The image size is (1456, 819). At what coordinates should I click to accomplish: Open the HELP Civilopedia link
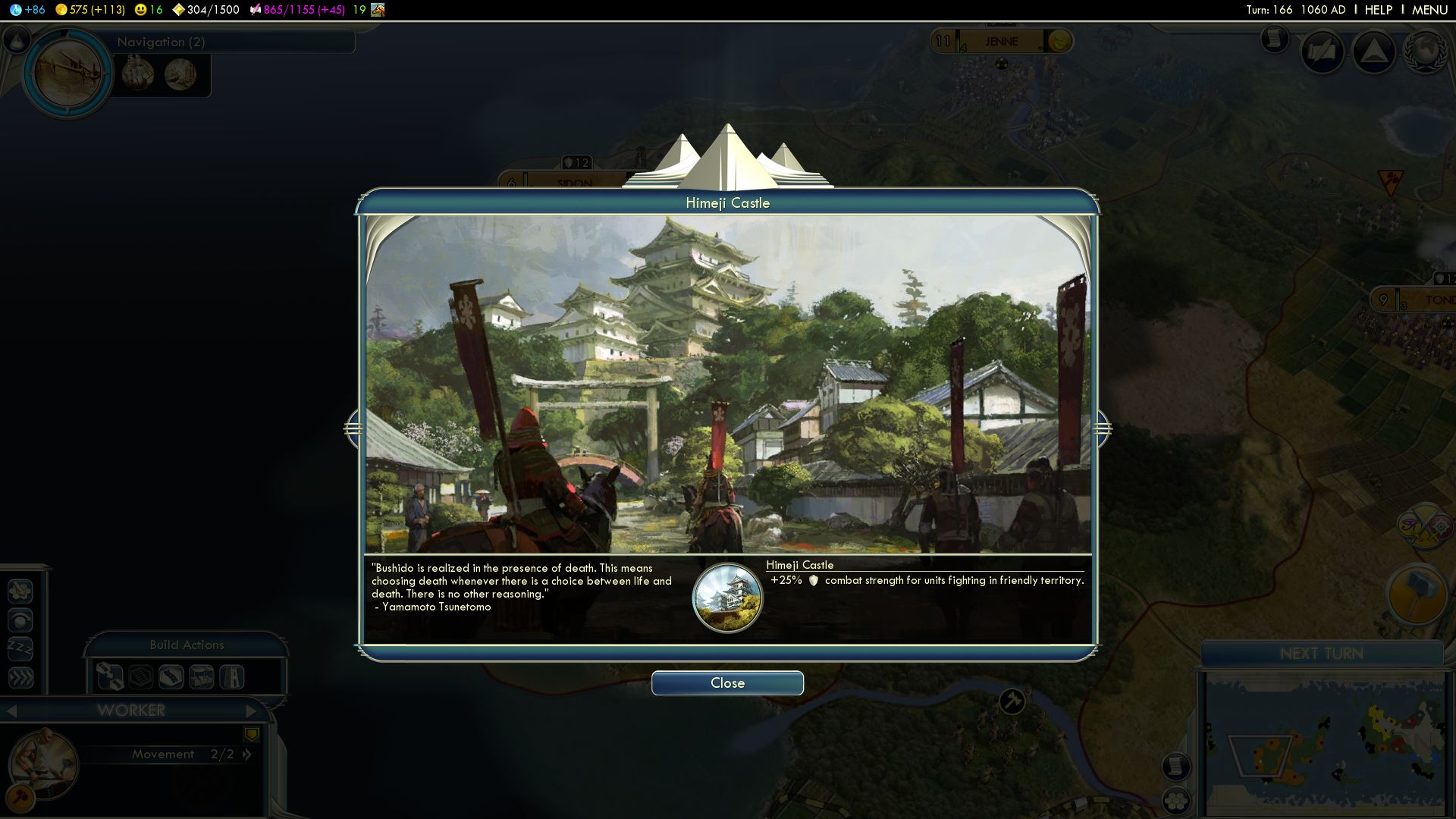coord(1378,10)
